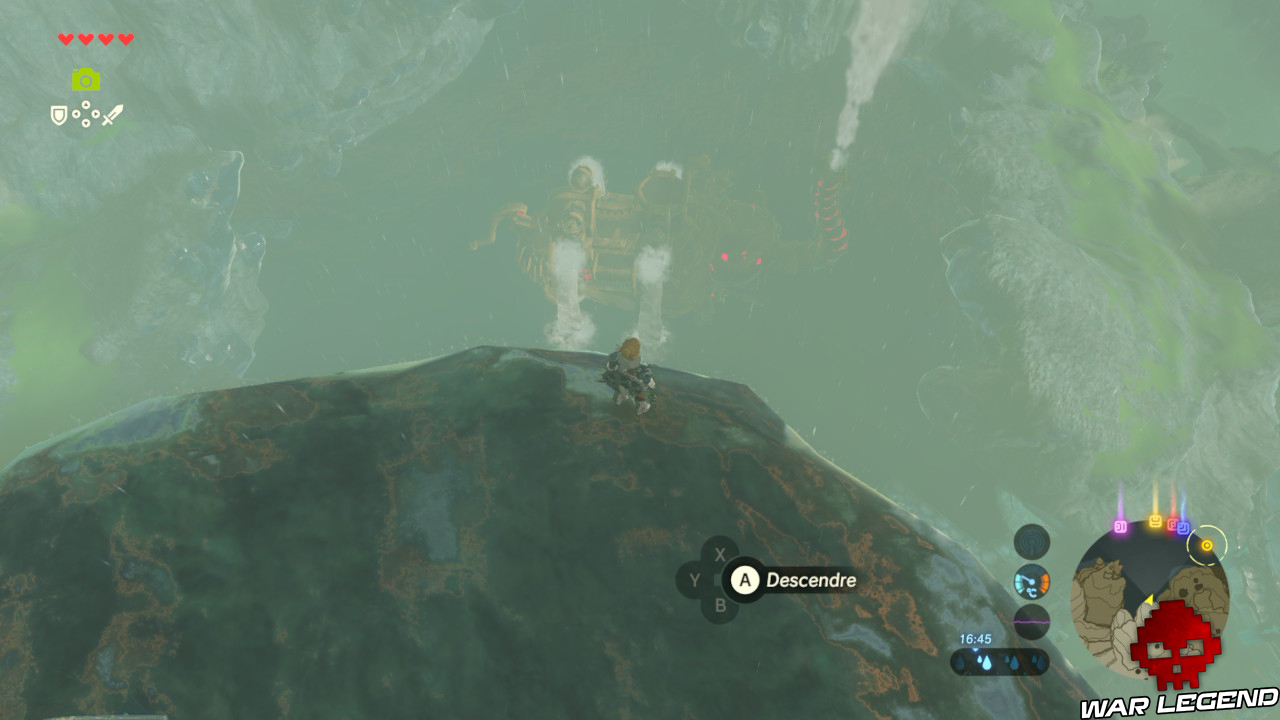
Task: Select the yellow ability glyph above the minimap
Action: [1155, 521]
